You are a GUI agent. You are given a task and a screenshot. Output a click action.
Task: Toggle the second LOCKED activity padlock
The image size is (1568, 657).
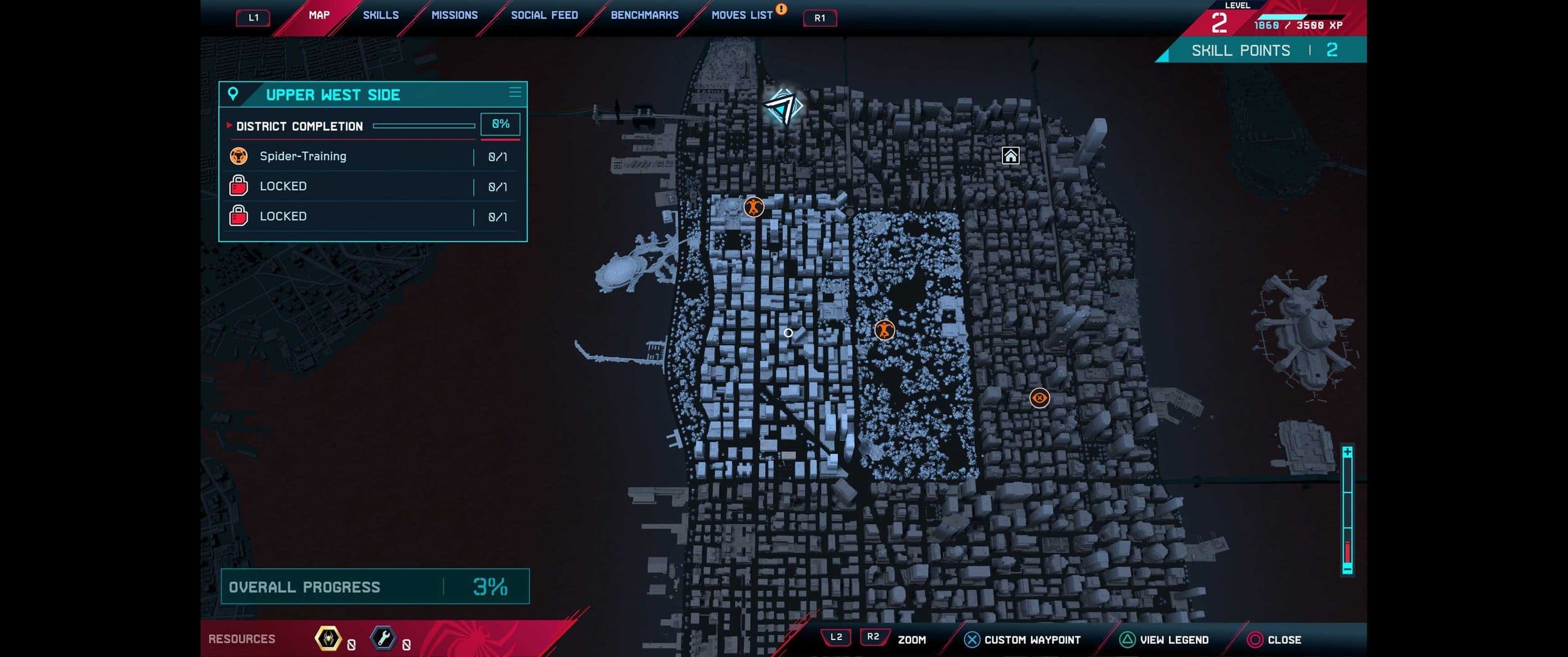238,216
